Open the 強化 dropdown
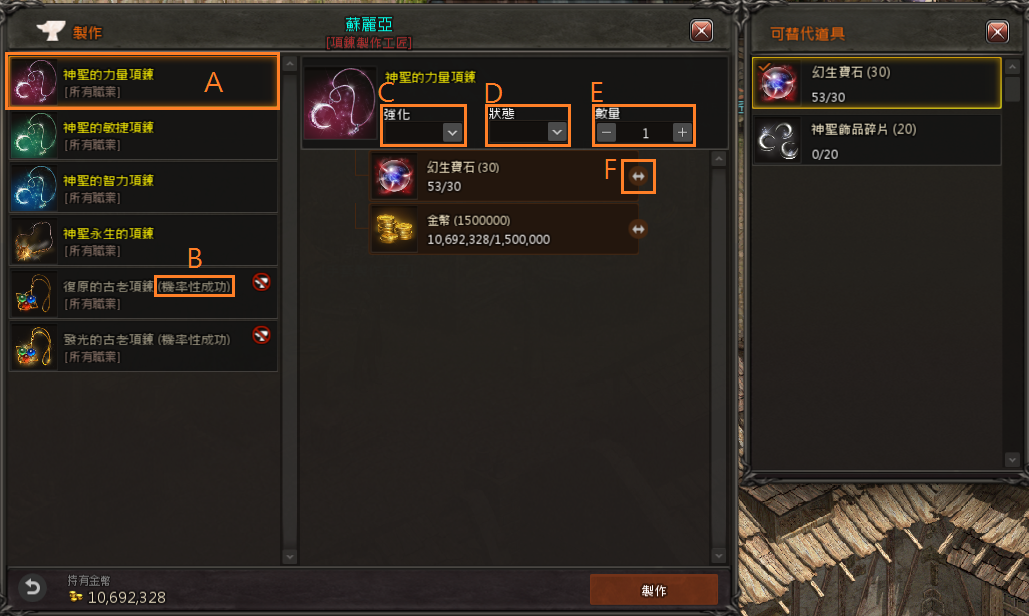The height and width of the screenshot is (616, 1029). coord(452,132)
